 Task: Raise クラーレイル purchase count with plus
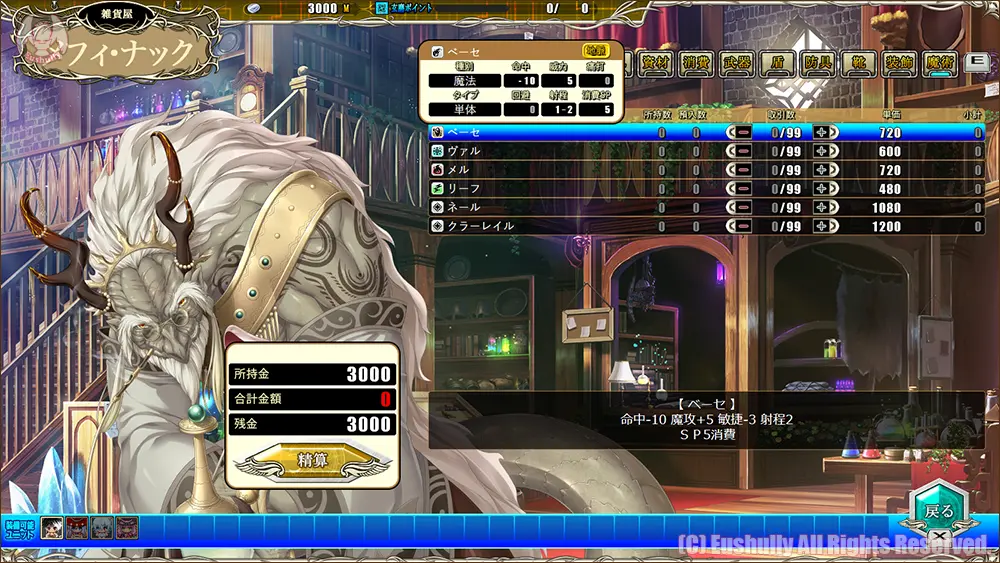tap(825, 226)
